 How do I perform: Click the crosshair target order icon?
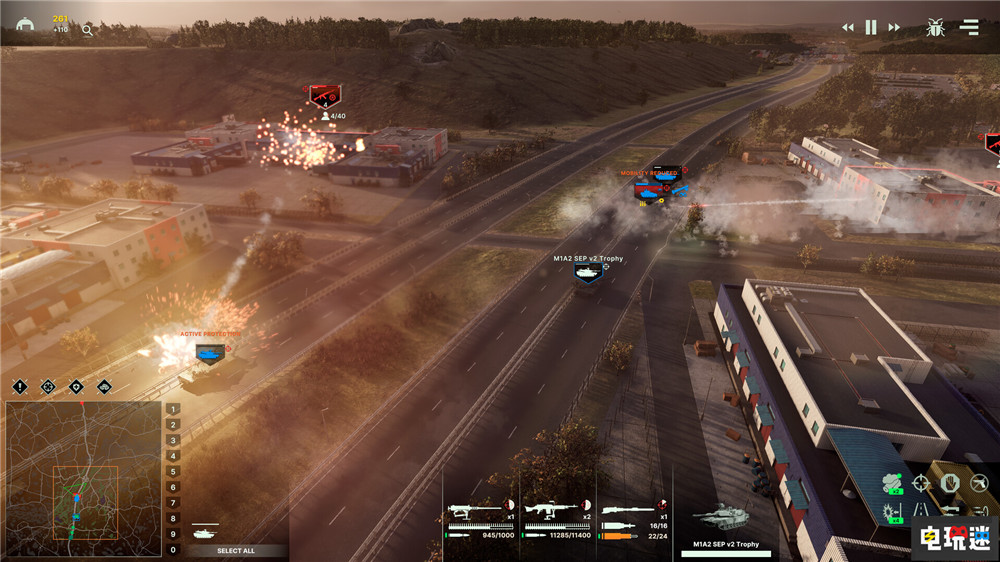(x=921, y=484)
